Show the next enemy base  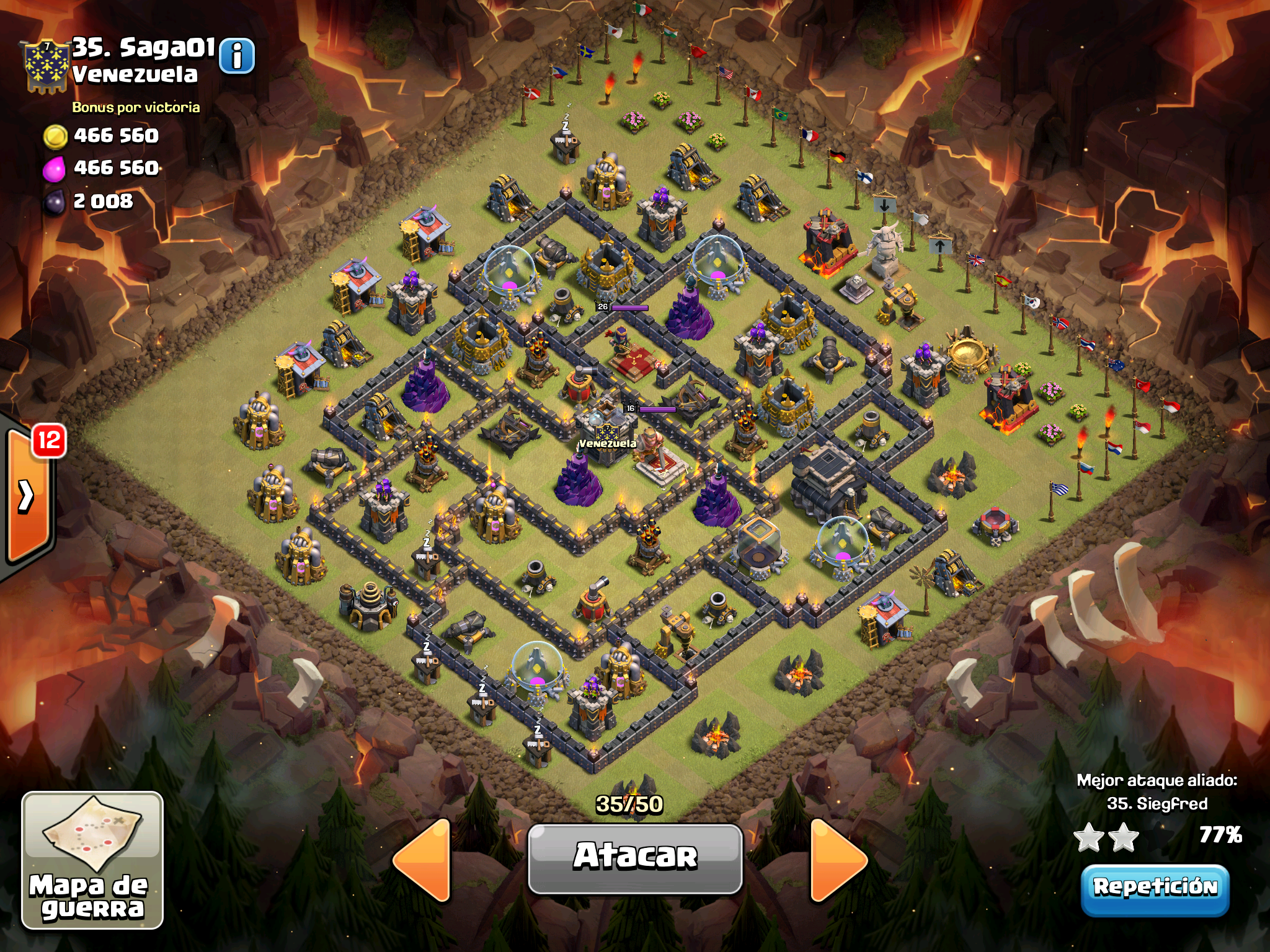[x=838, y=859]
